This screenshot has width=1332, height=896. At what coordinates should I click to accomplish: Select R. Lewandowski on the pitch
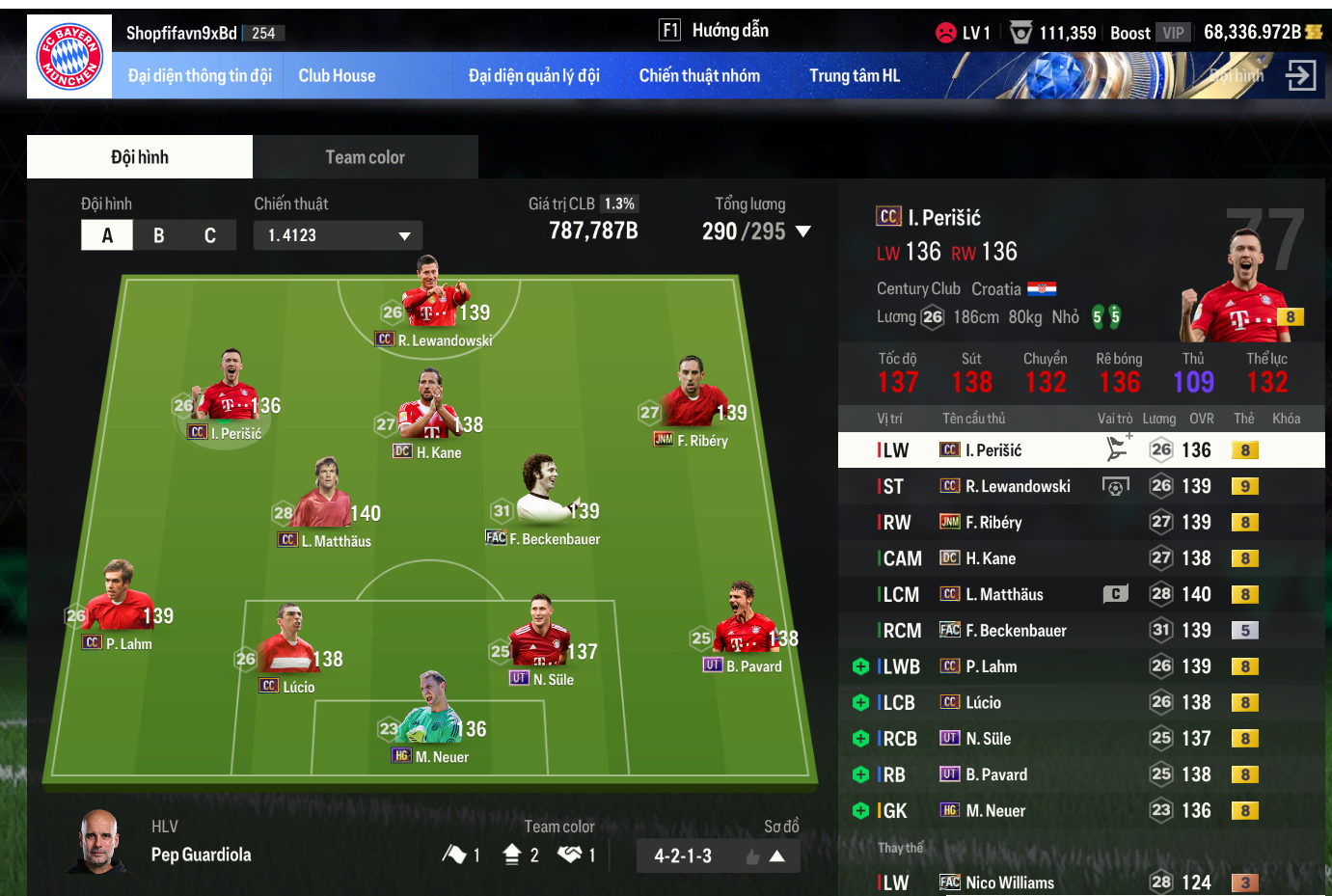pyautogui.click(x=434, y=299)
